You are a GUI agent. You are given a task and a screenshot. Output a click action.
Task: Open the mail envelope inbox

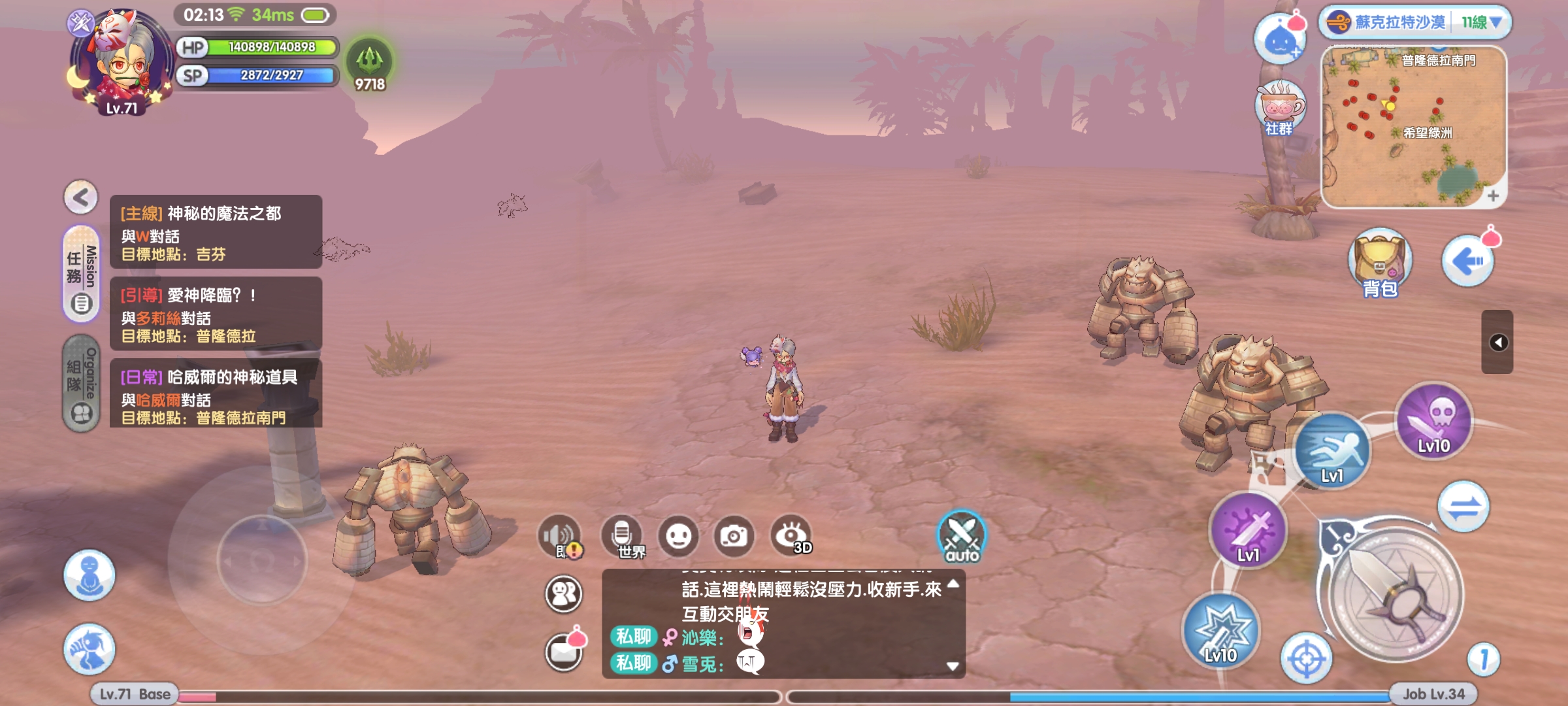pyautogui.click(x=564, y=651)
